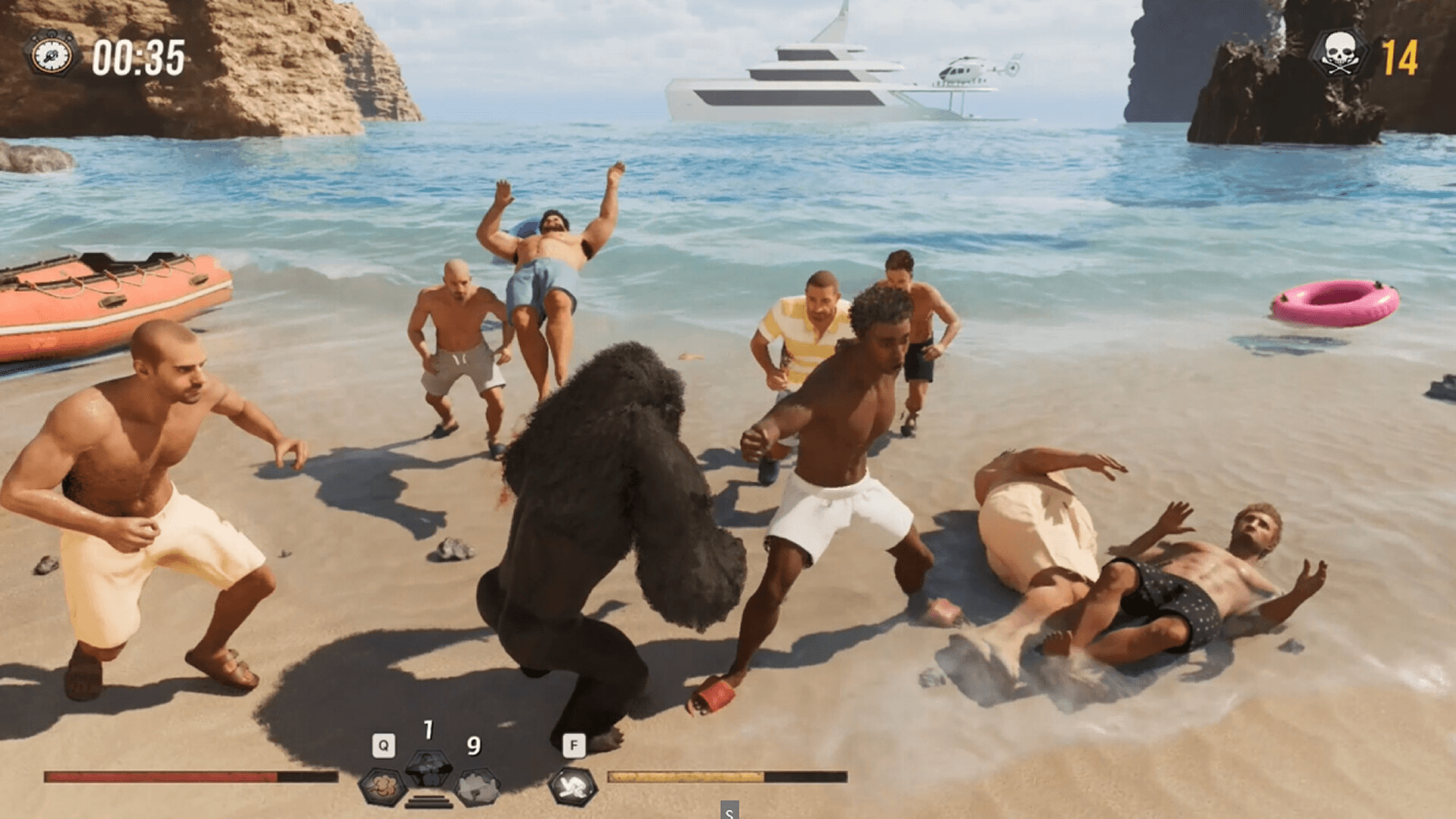Select the dust cloud ability hexagon

pyautogui.click(x=383, y=785)
